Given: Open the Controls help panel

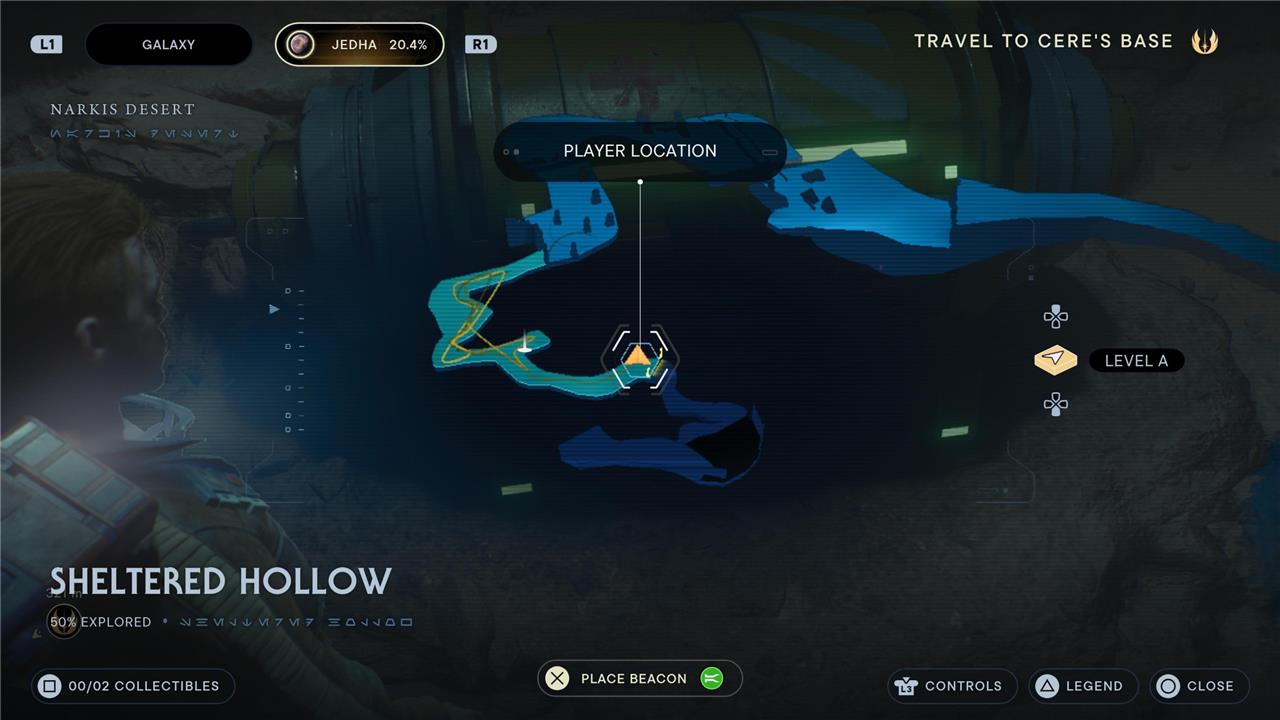Looking at the screenshot, I should point(951,686).
